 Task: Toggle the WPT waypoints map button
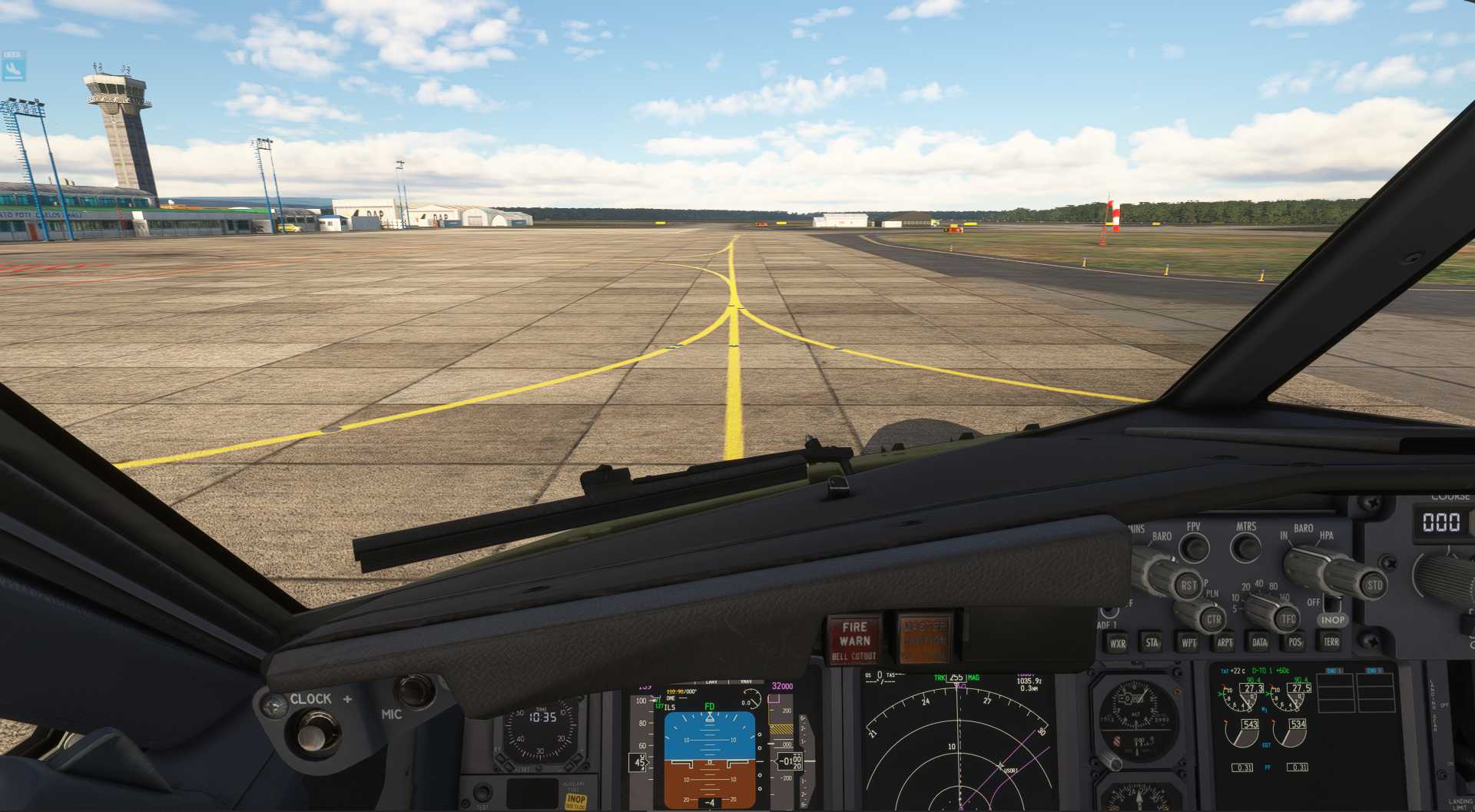point(1188,642)
